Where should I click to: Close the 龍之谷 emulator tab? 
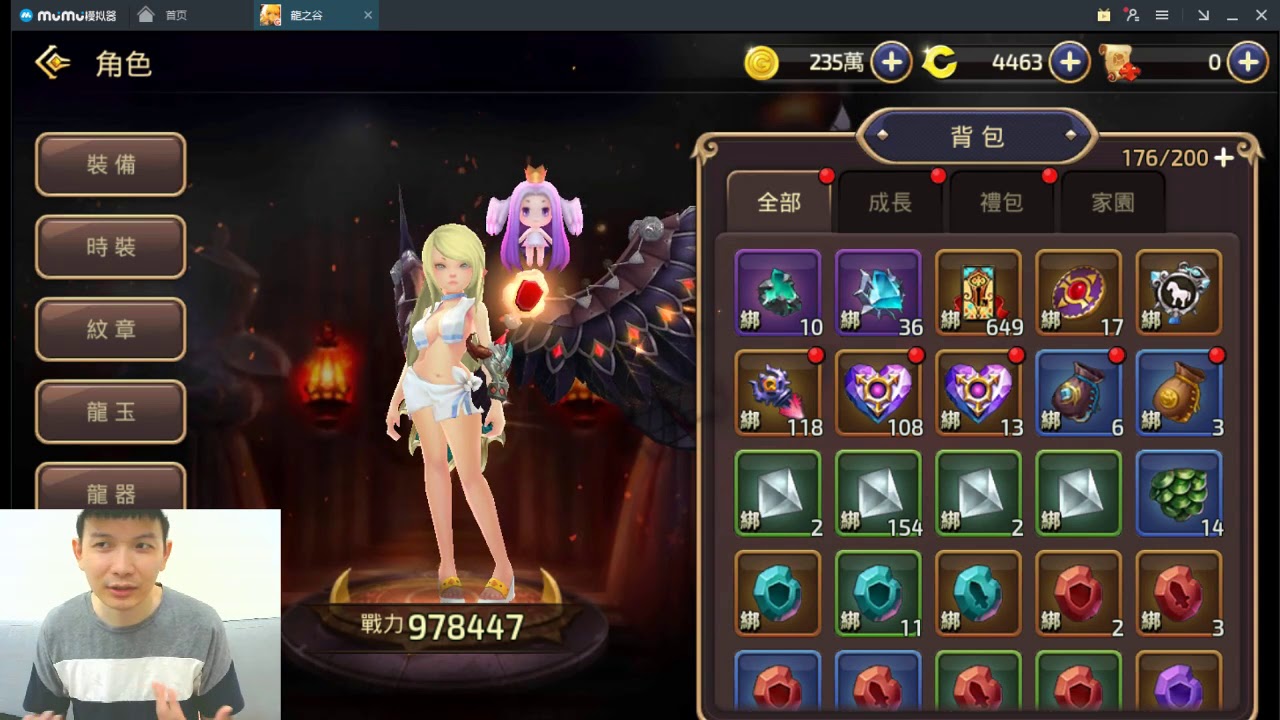pyautogui.click(x=368, y=15)
